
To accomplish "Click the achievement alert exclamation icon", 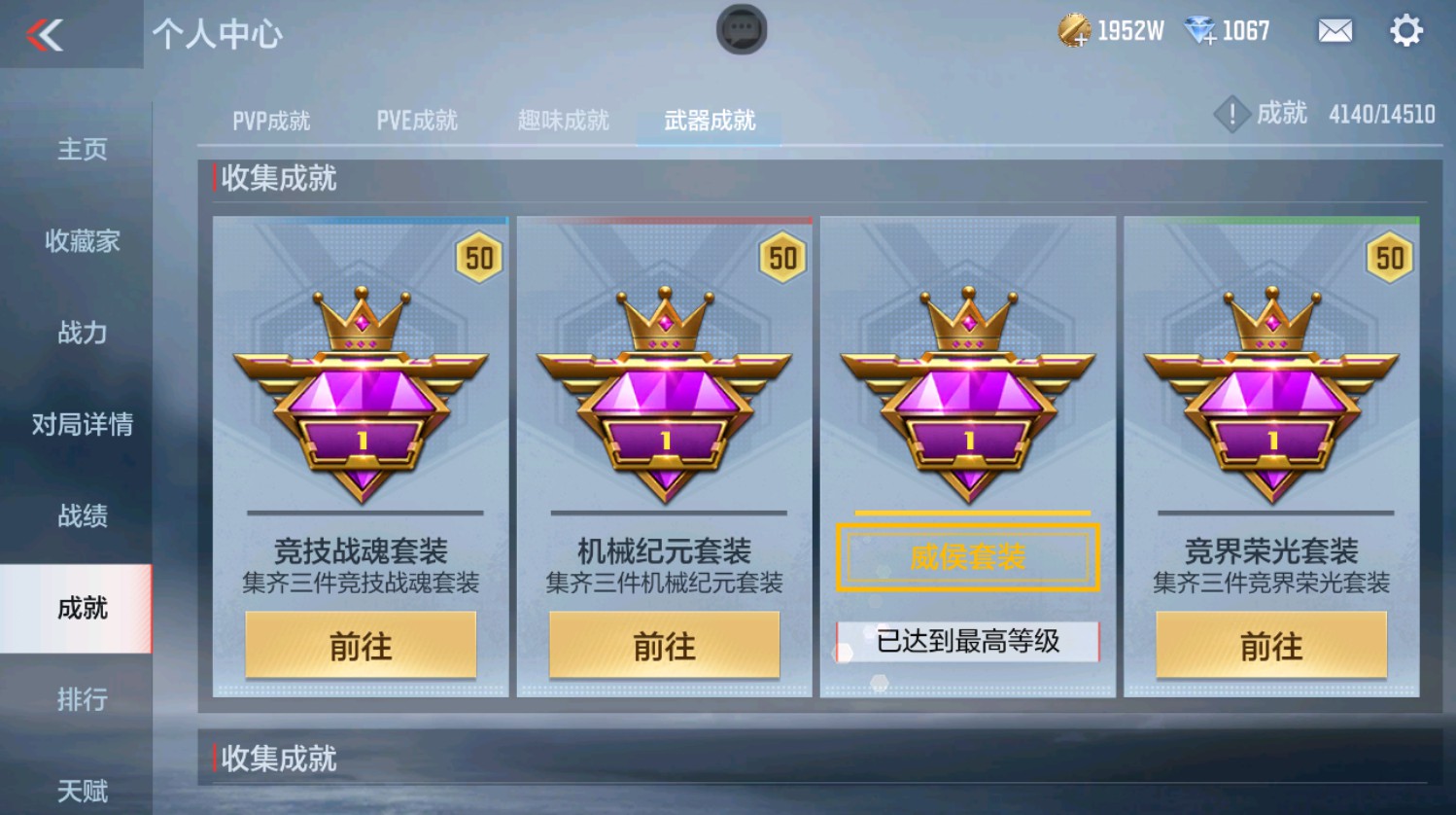I will coord(1231,113).
